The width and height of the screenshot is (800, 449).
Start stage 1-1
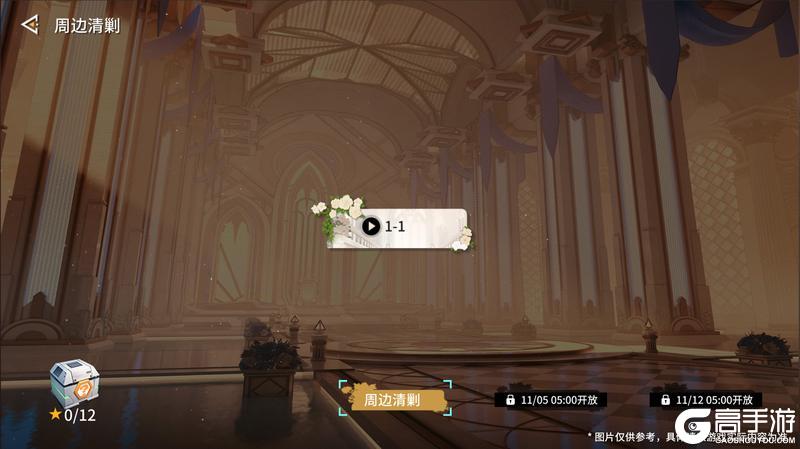pos(371,227)
